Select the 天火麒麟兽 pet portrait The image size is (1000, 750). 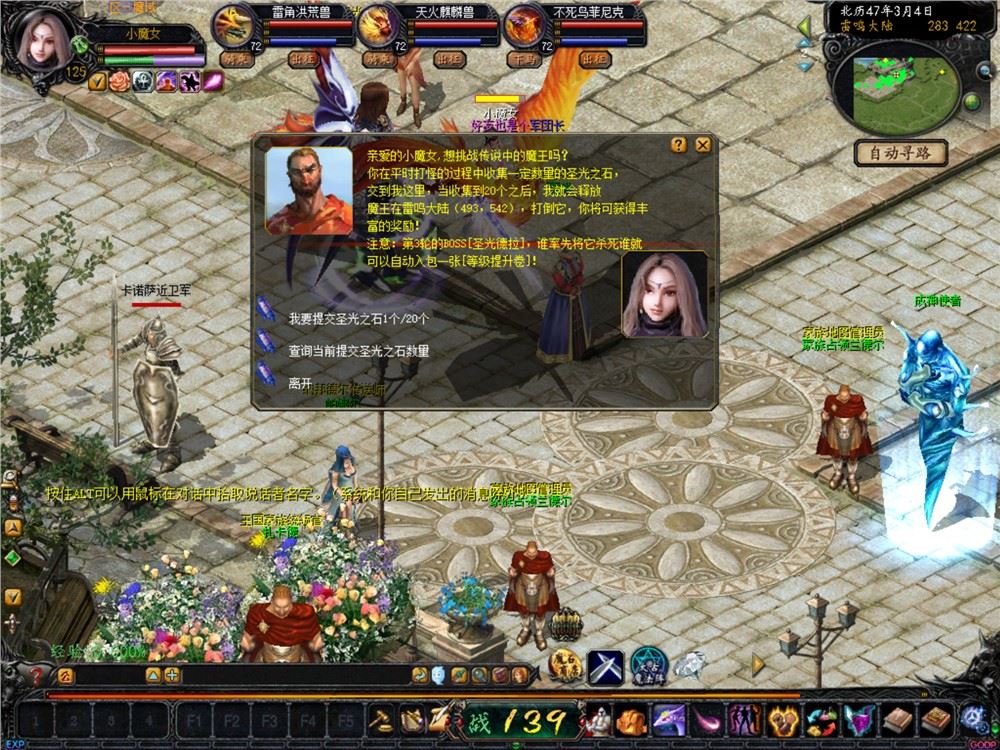[x=377, y=26]
